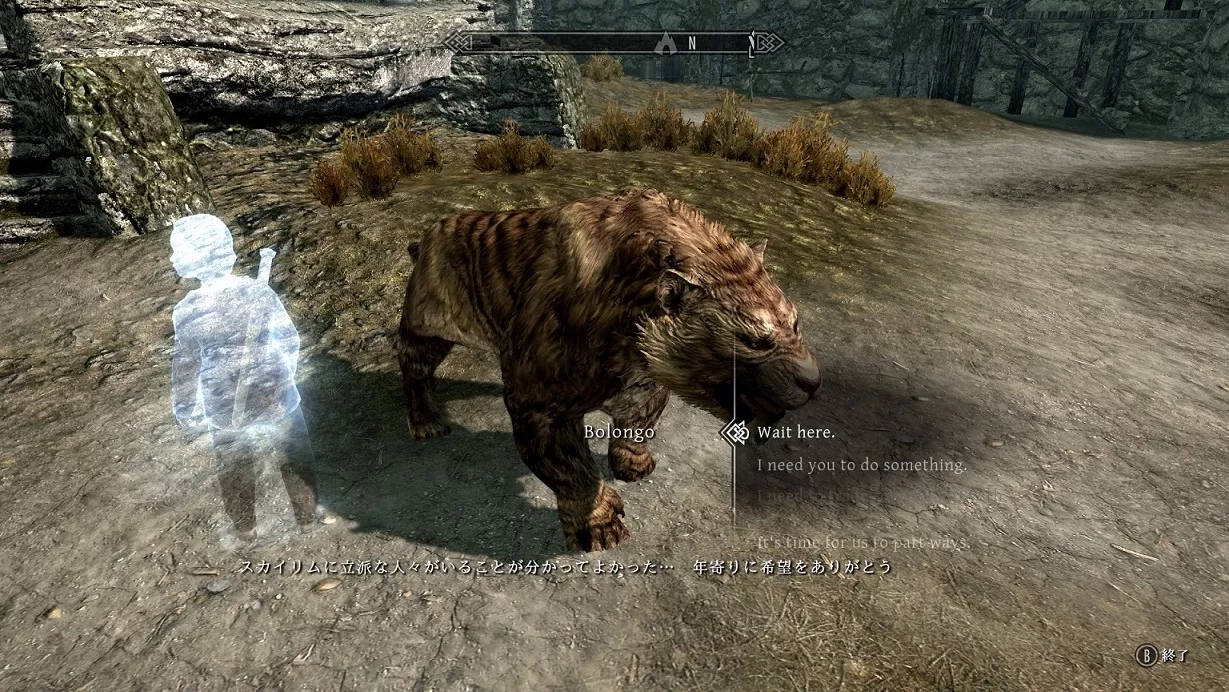
Task: Choose the "Wait here." dialogue option
Action: coord(795,433)
